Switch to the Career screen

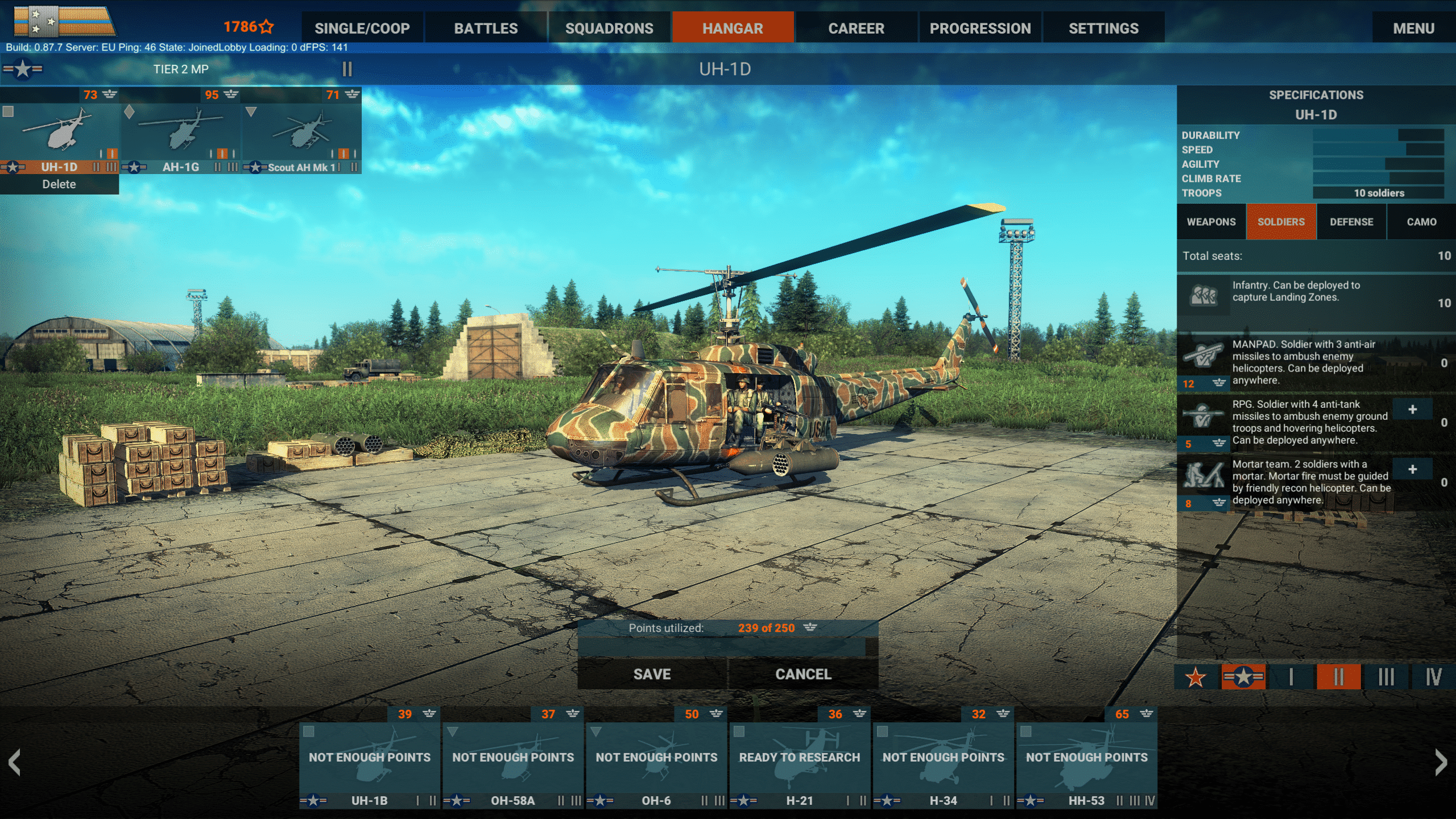tap(856, 28)
